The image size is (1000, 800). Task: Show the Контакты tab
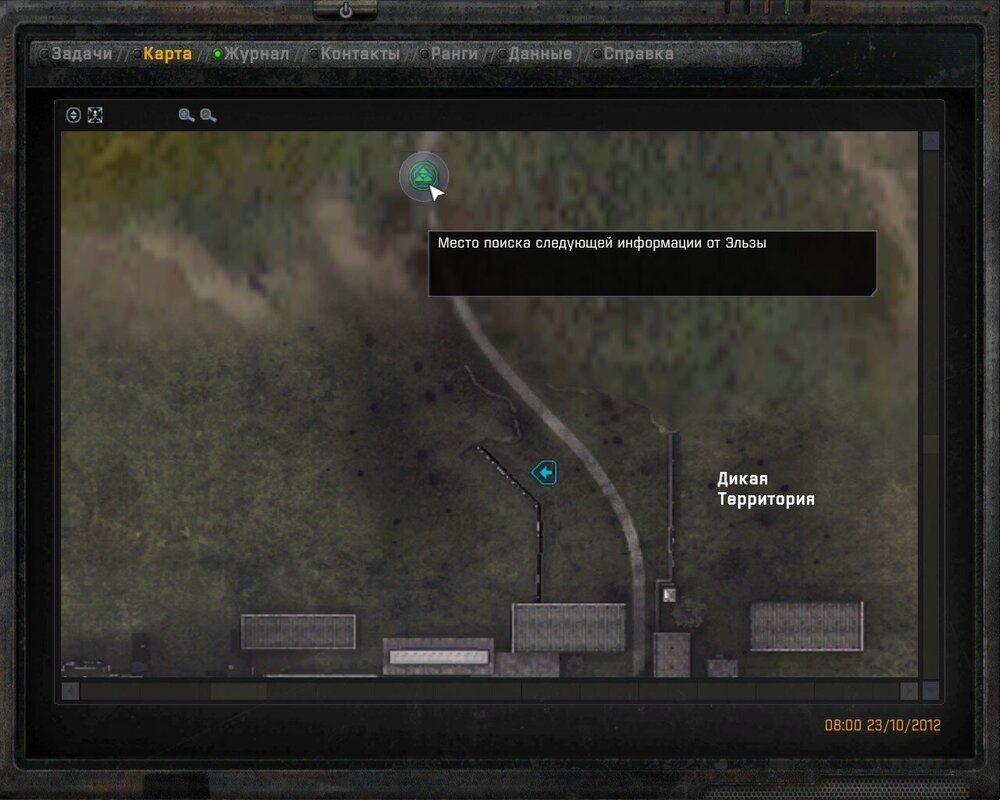point(360,54)
